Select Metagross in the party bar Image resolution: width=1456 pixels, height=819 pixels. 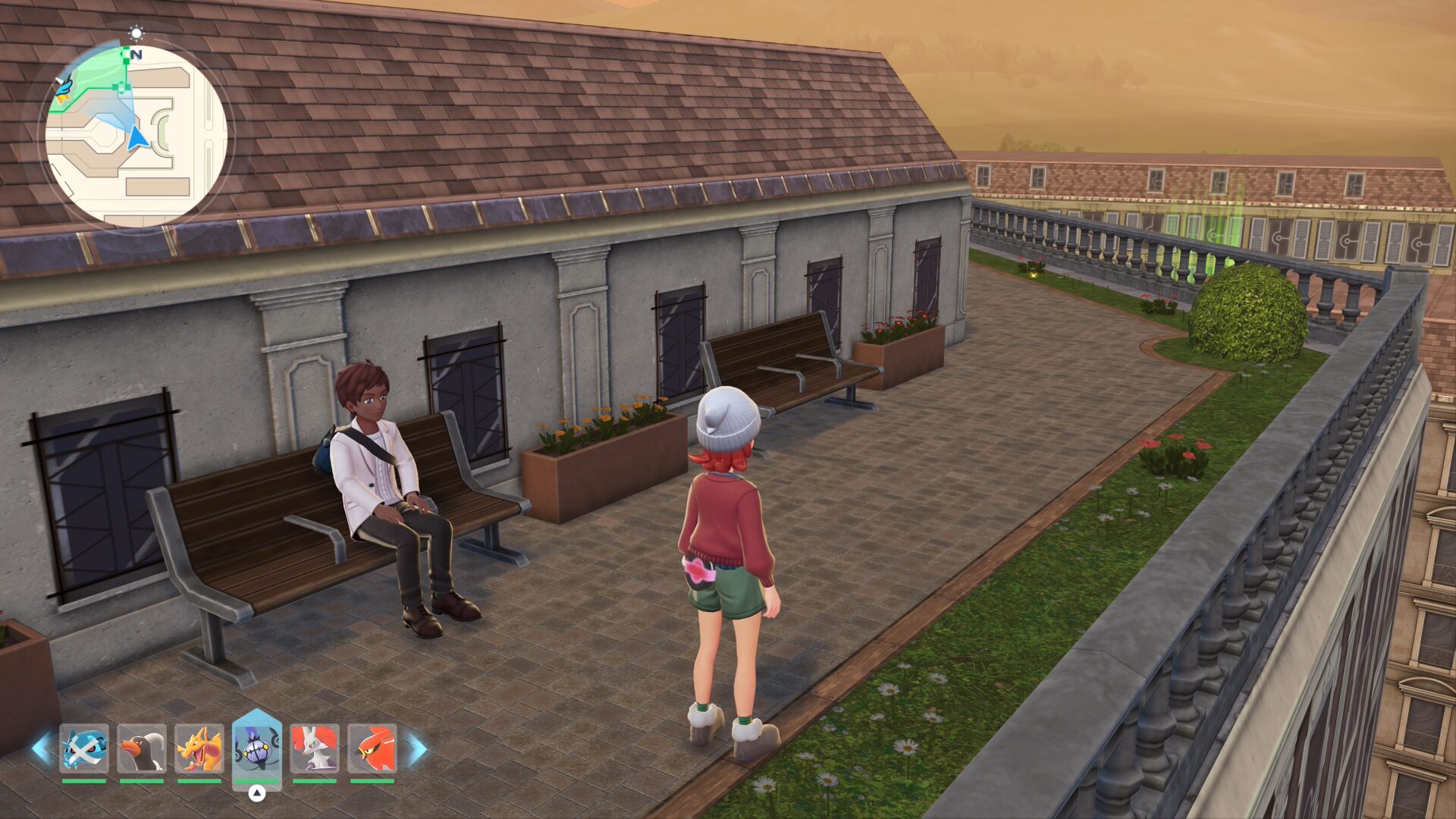84,748
